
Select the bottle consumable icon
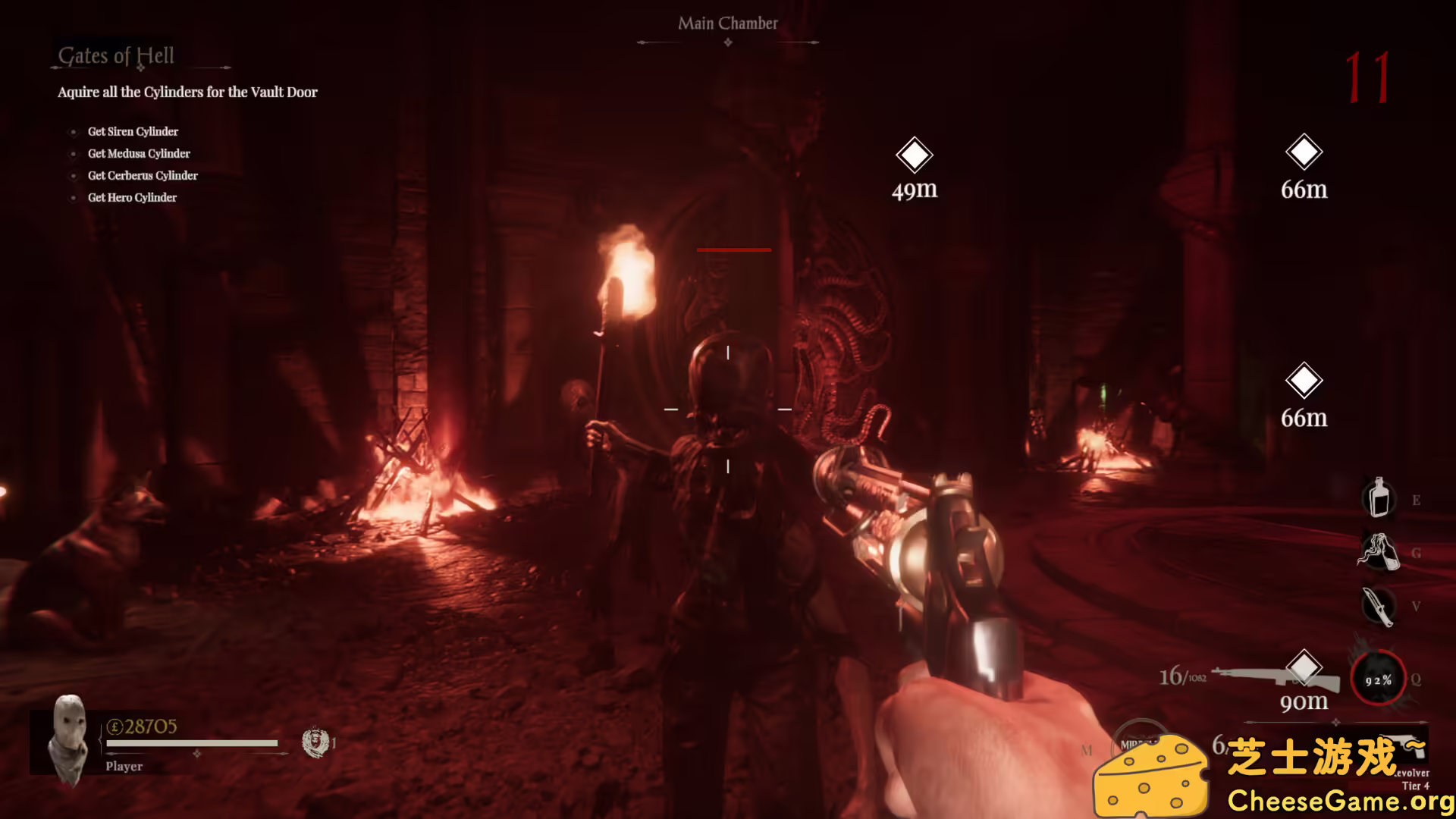pyautogui.click(x=1379, y=498)
